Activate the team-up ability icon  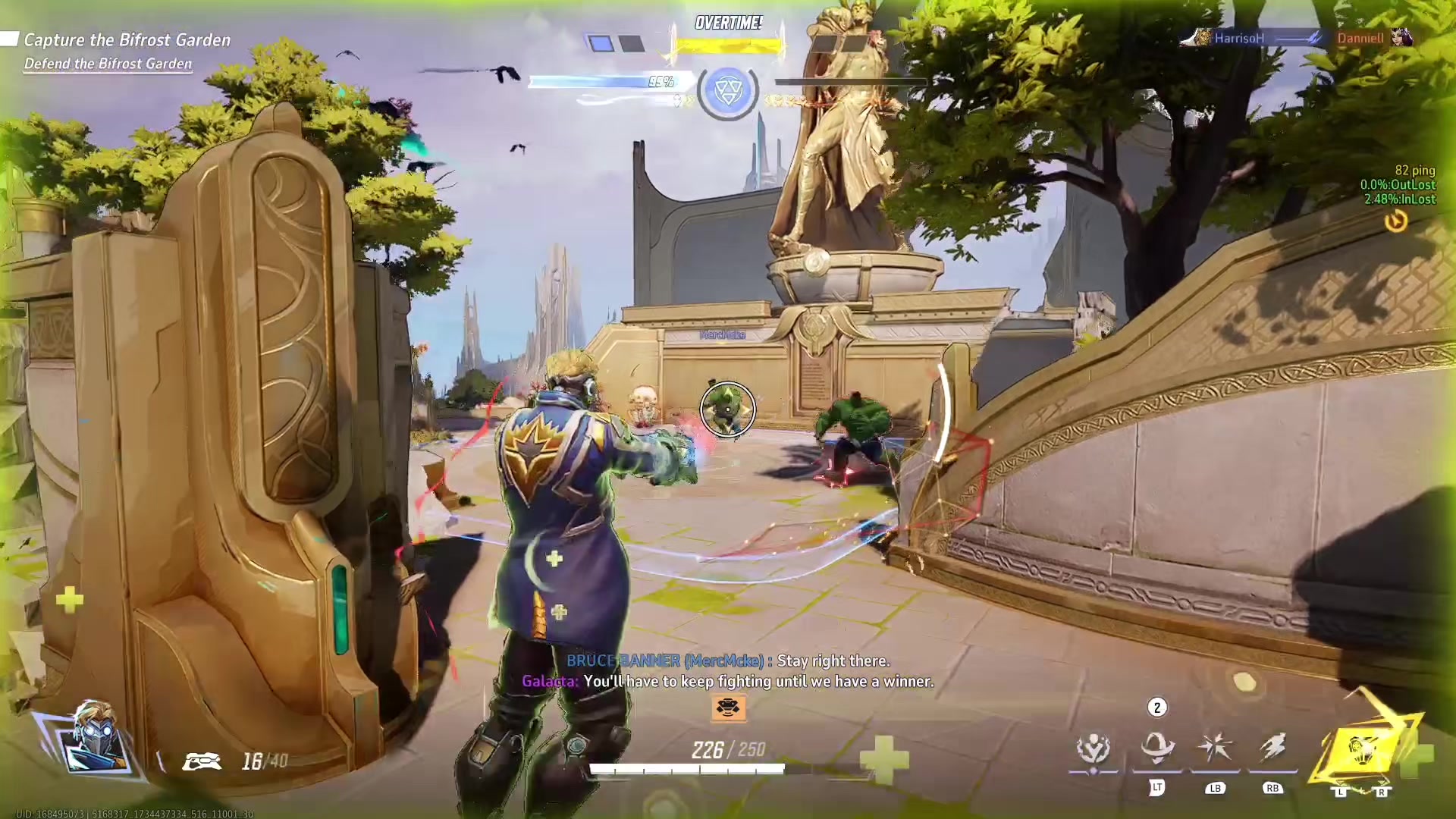click(x=1093, y=749)
